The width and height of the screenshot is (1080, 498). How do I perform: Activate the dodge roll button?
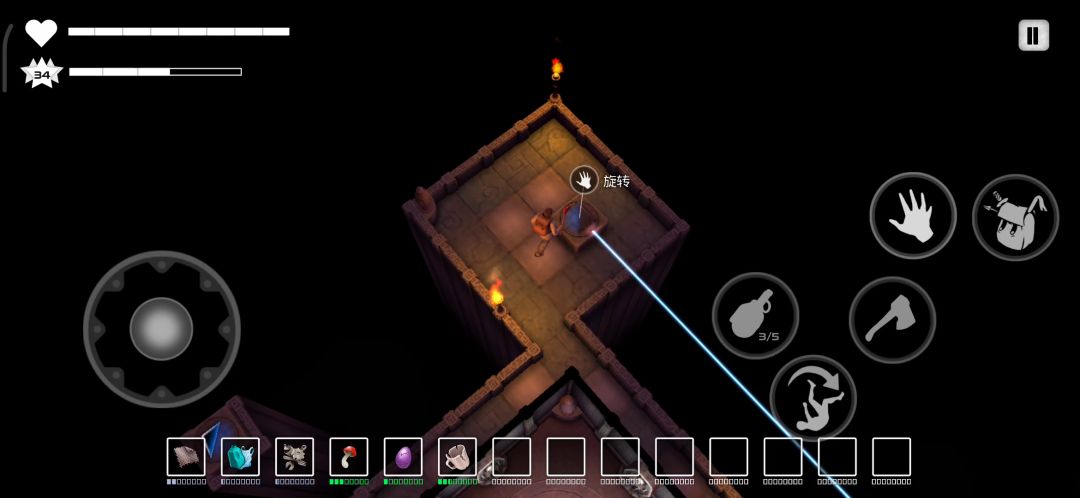coord(813,398)
